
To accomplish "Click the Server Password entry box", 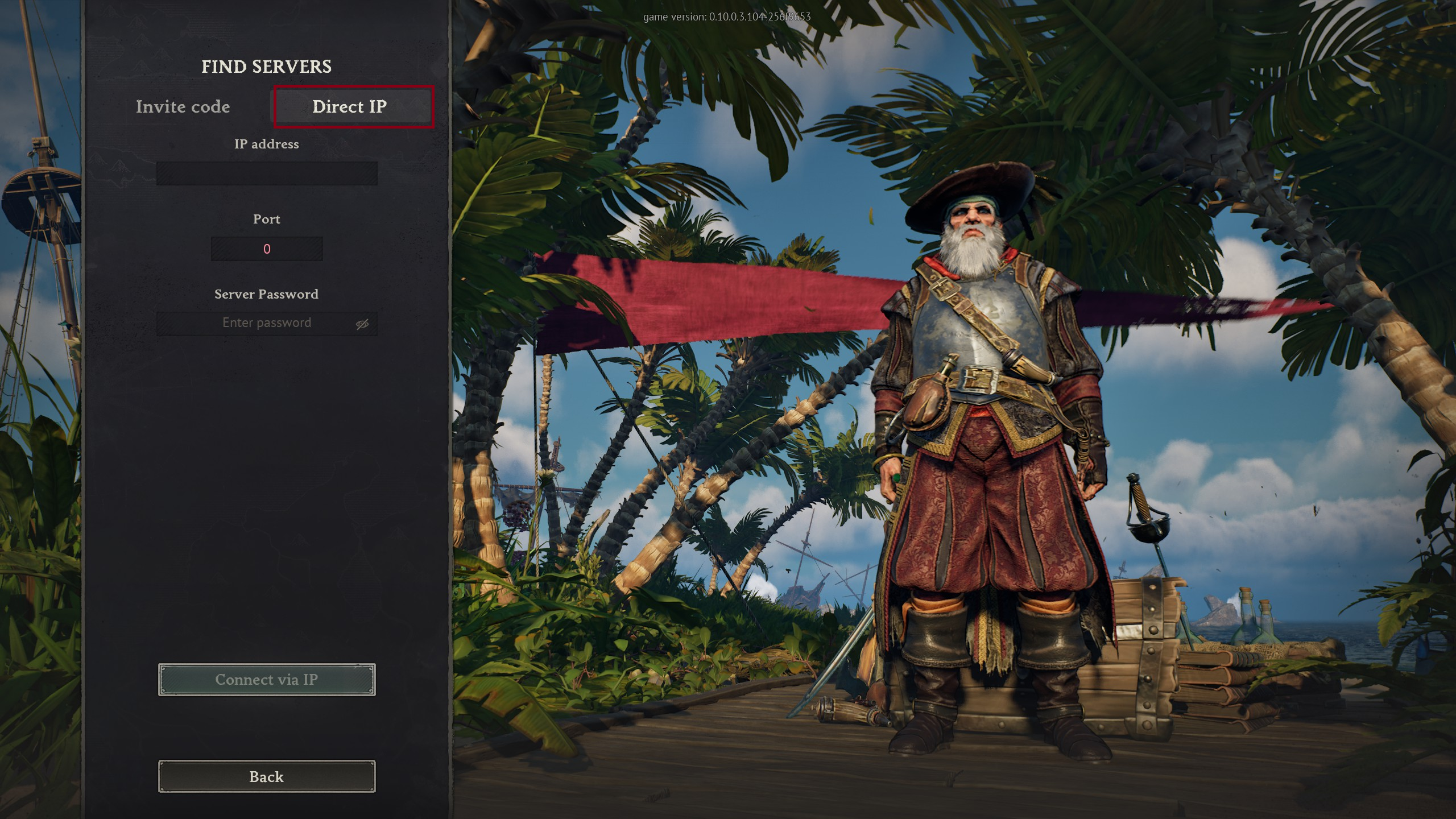I will click(x=256, y=323).
